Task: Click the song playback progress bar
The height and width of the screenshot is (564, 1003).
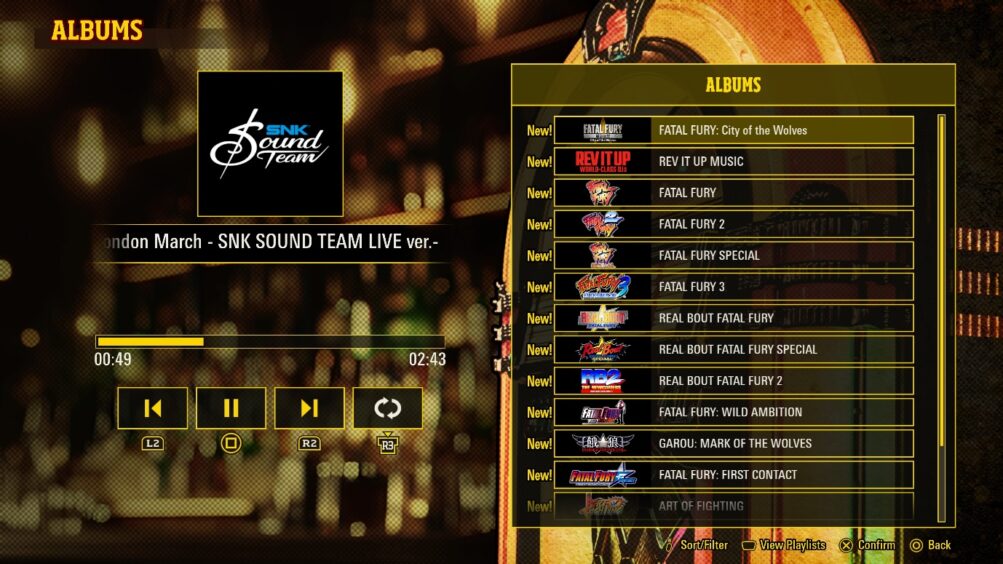Action: pyautogui.click(x=270, y=341)
